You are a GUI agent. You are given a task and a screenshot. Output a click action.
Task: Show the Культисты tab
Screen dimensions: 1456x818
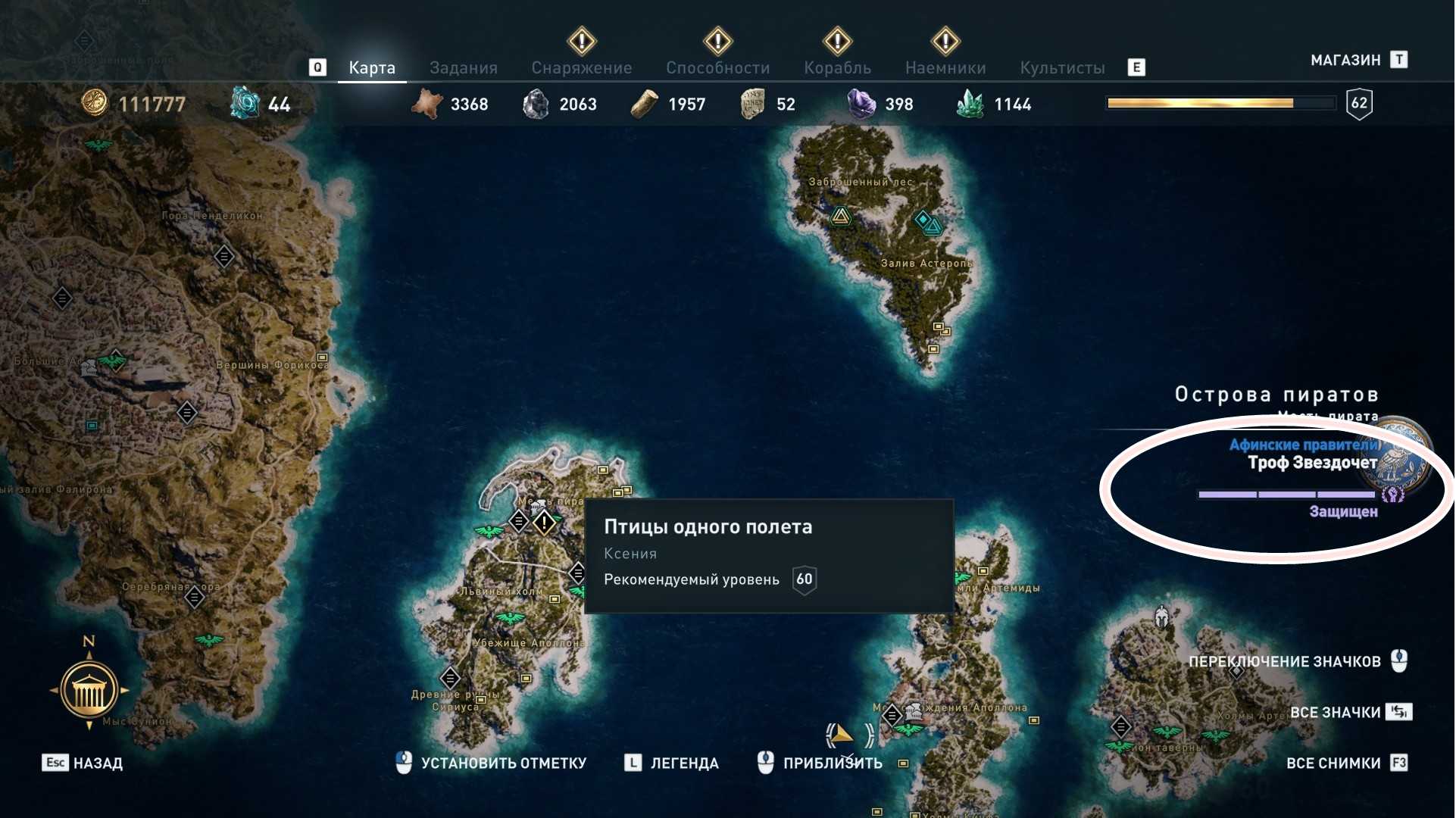[1062, 68]
